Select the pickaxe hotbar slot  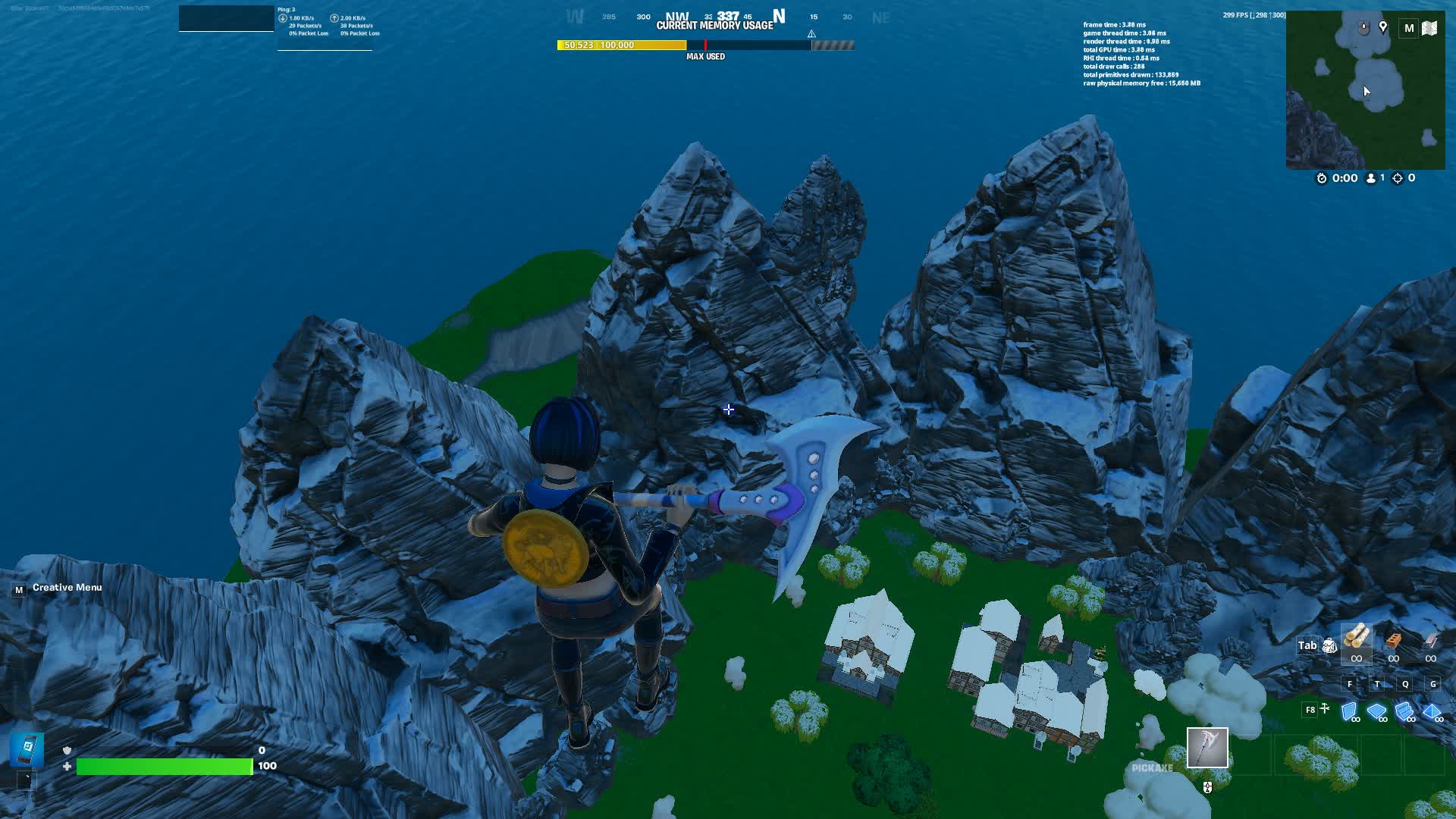click(1207, 748)
